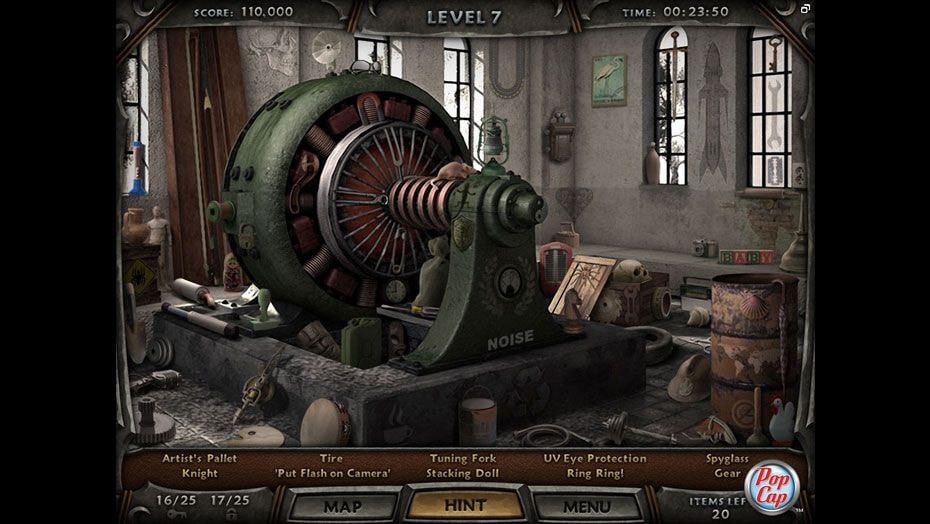Open the MENU
The image size is (930, 524).
586,506
